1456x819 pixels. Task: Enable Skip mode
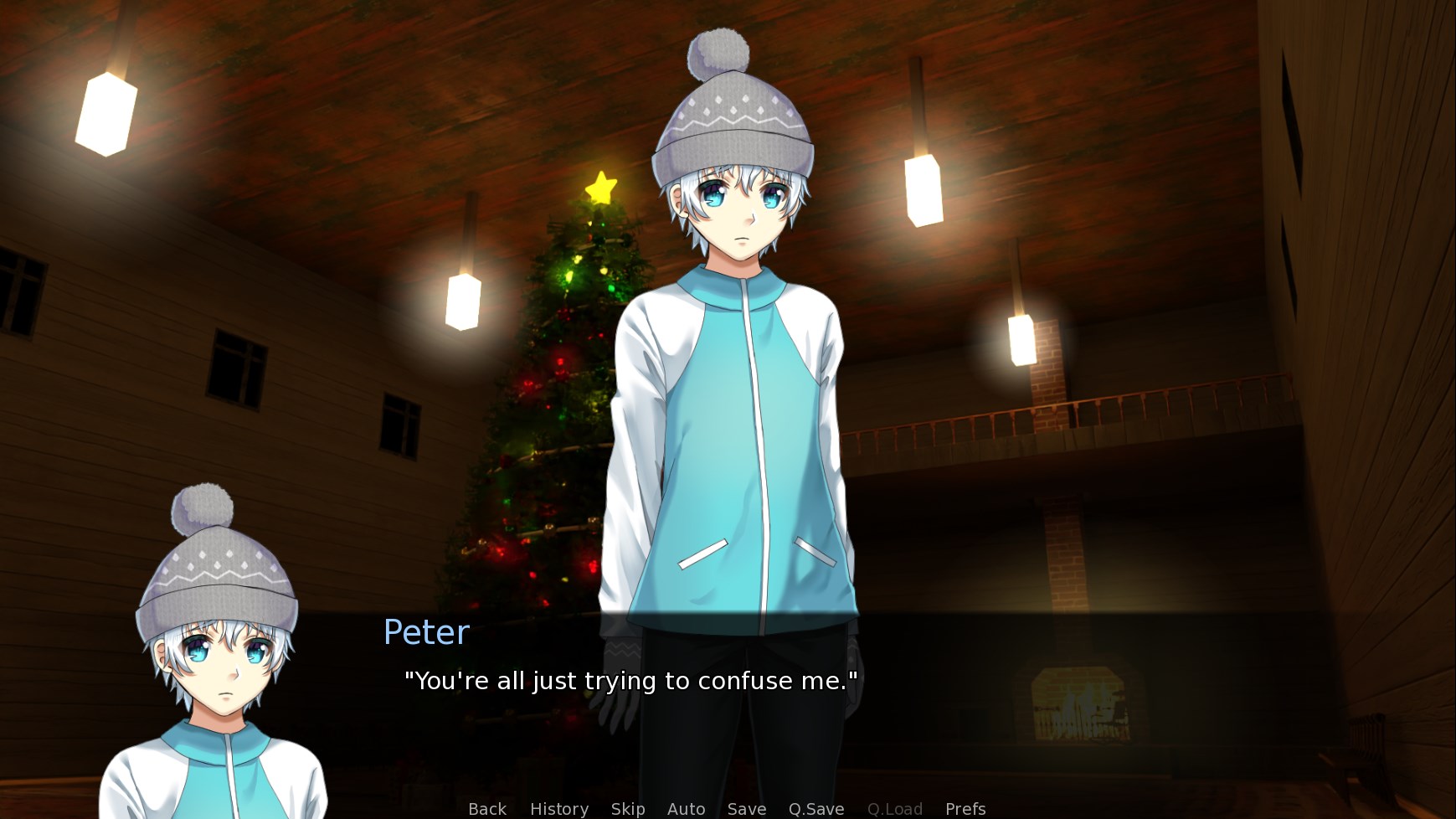628,808
